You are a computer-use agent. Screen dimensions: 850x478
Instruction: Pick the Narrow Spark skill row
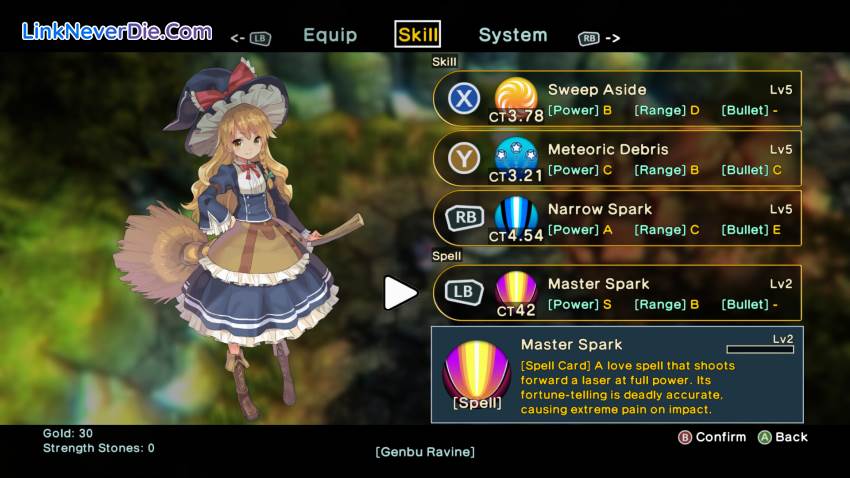click(x=617, y=218)
